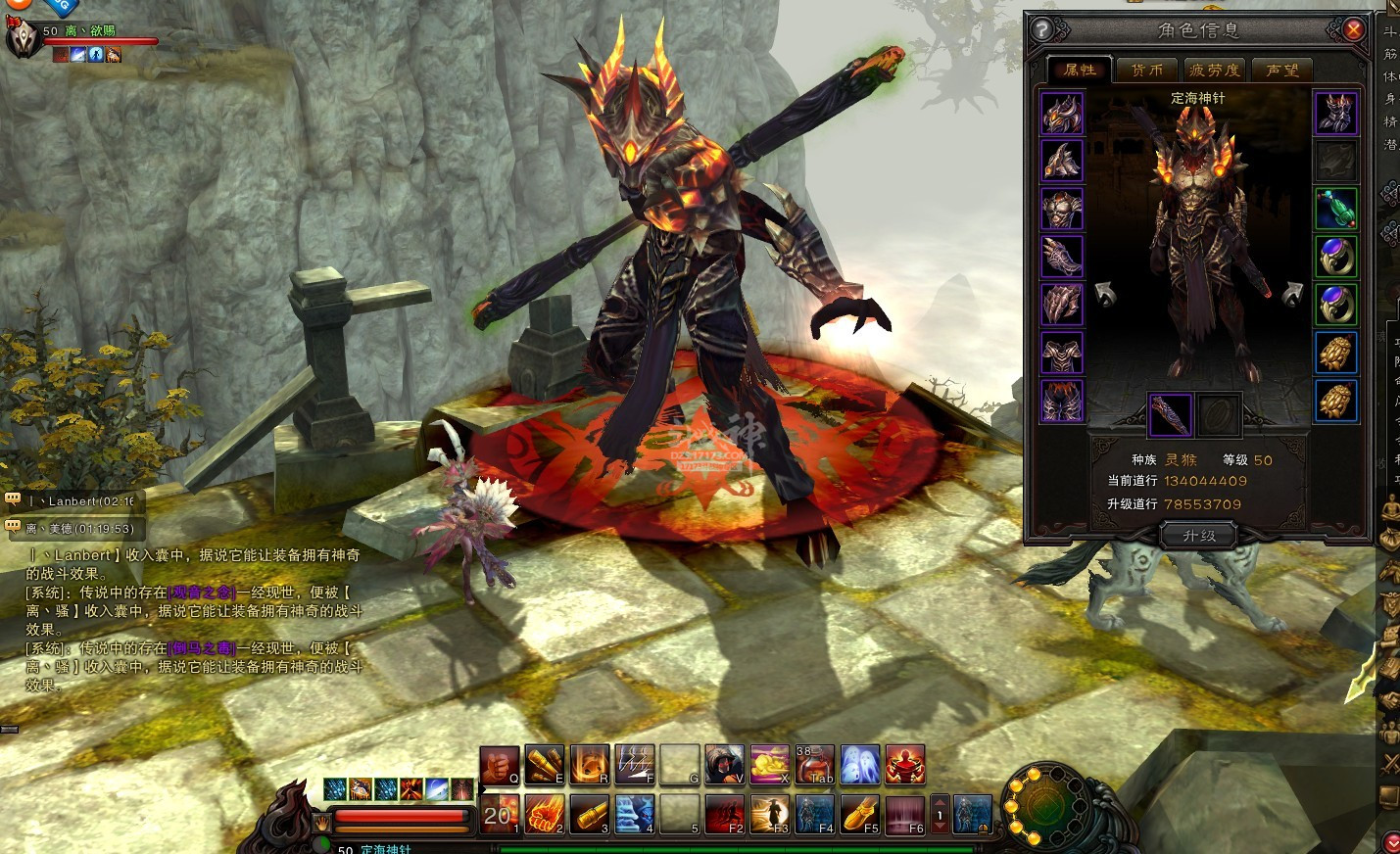Screen dimensions: 1400x854
Task: Rotate character preview with left arrow
Action: point(1106,294)
